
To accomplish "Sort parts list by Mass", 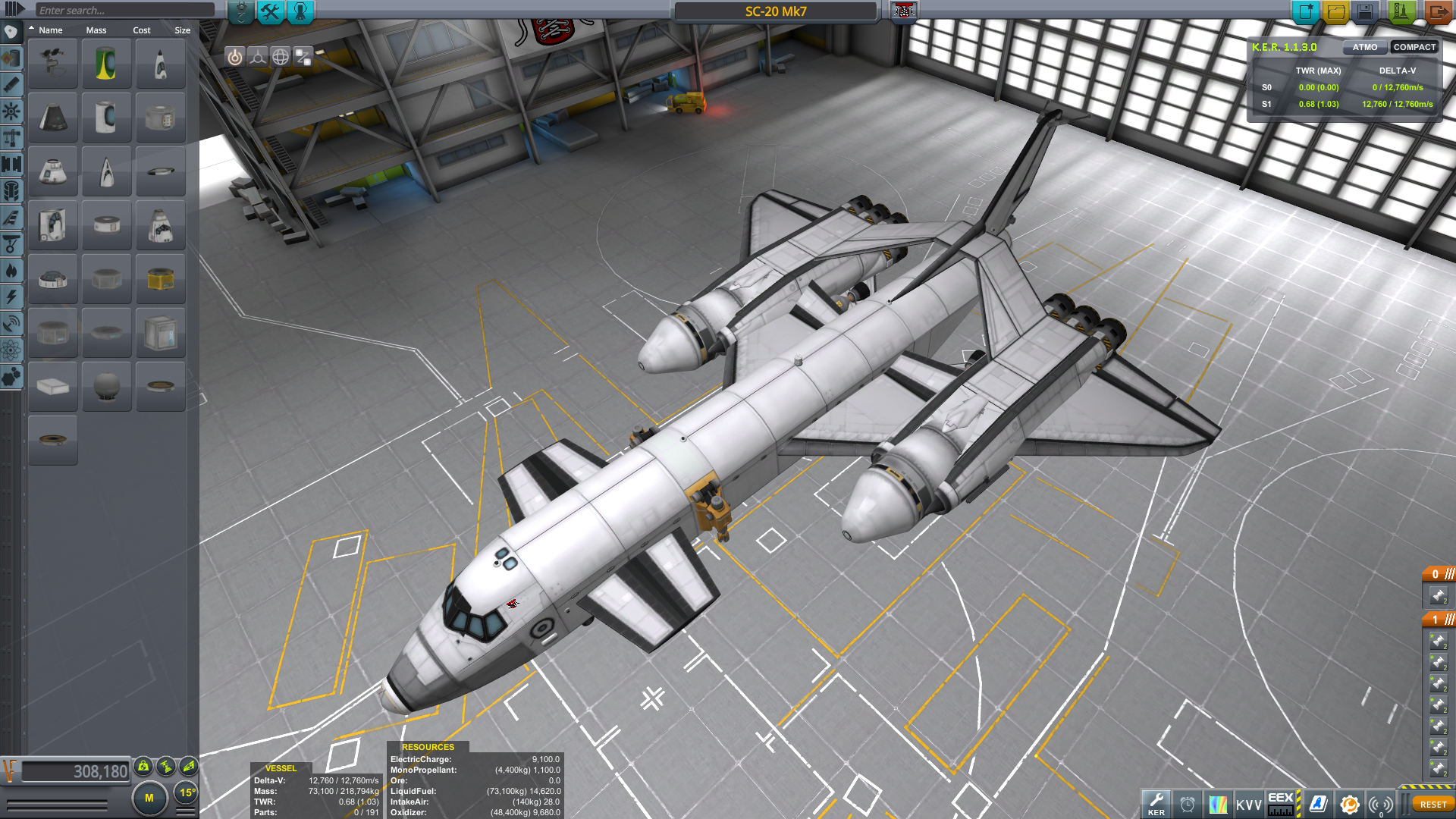I will (96, 30).
